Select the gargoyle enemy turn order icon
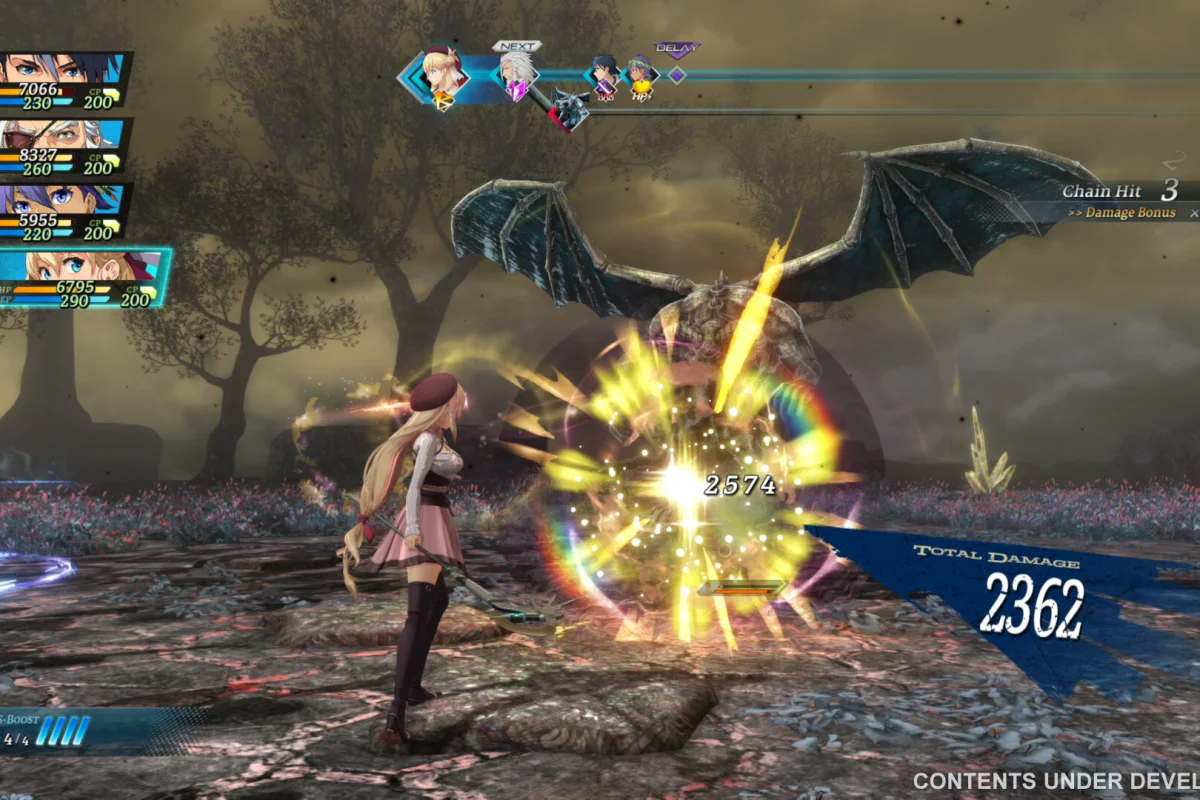 tap(569, 110)
